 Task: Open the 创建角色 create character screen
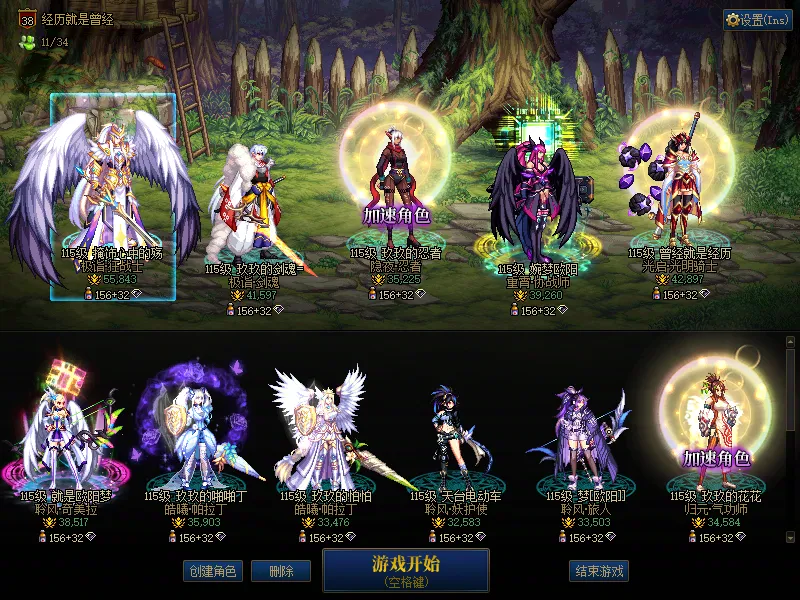pyautogui.click(x=212, y=571)
